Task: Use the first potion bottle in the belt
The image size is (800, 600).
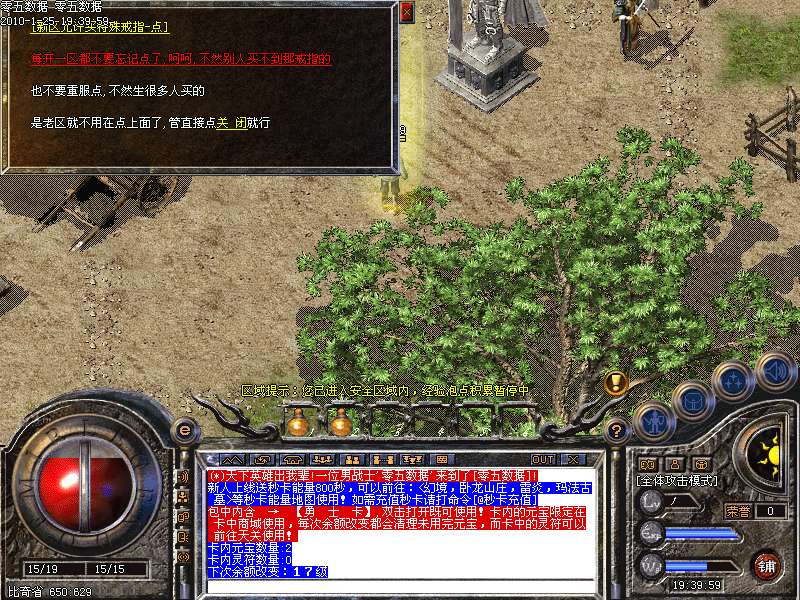Action: tap(296, 423)
